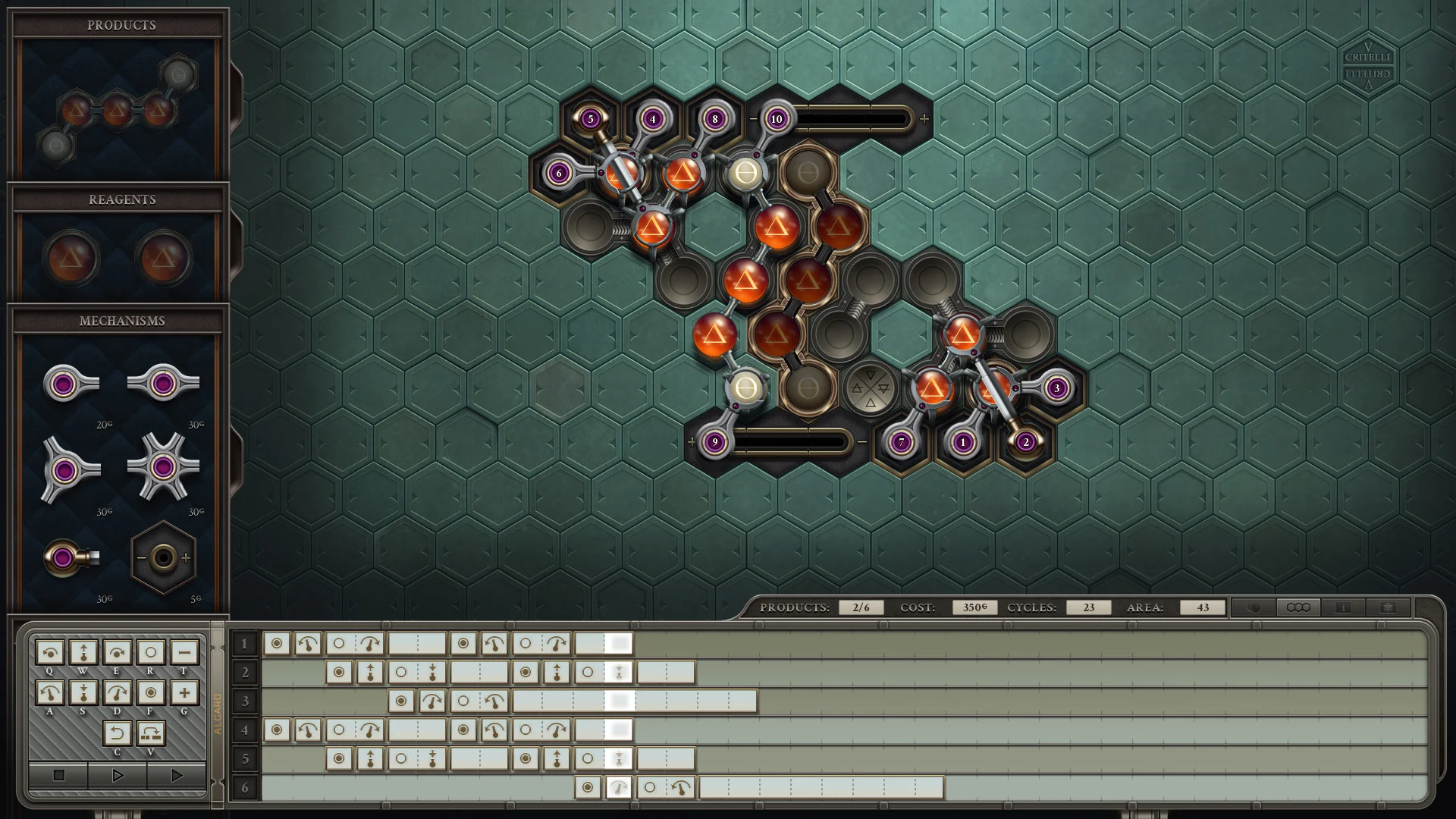Select the rotate clockwise instruction (E)

[x=117, y=651]
